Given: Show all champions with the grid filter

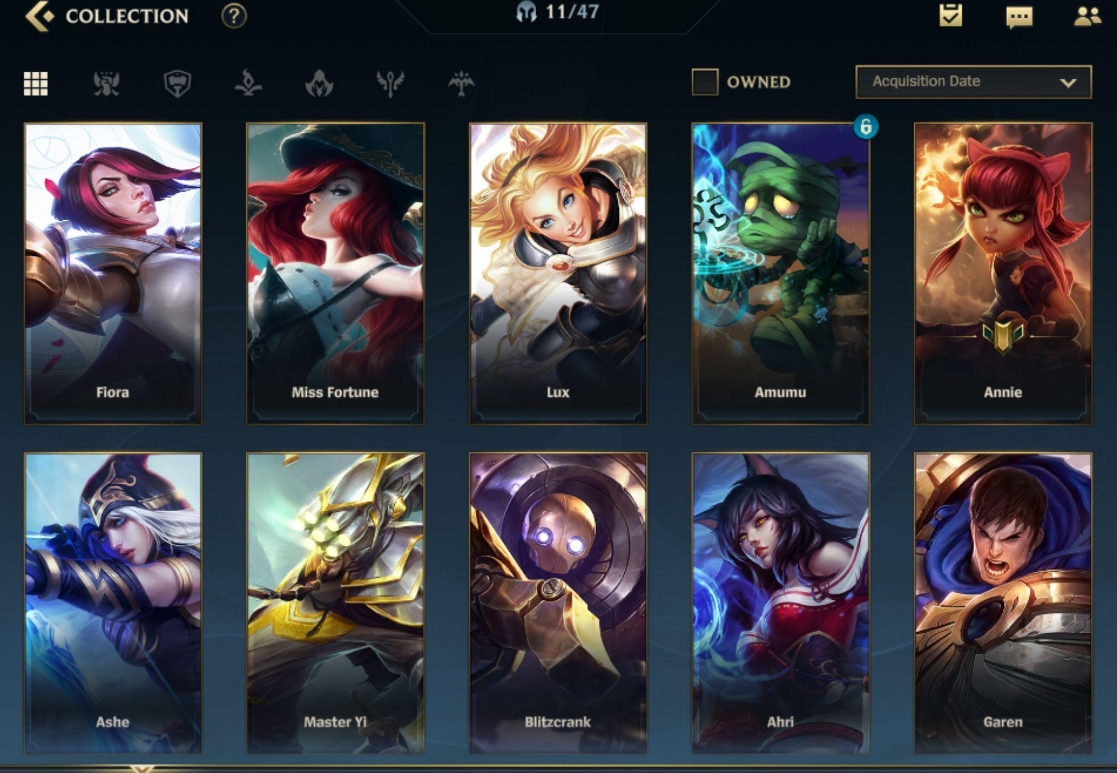Looking at the screenshot, I should pyautogui.click(x=36, y=83).
